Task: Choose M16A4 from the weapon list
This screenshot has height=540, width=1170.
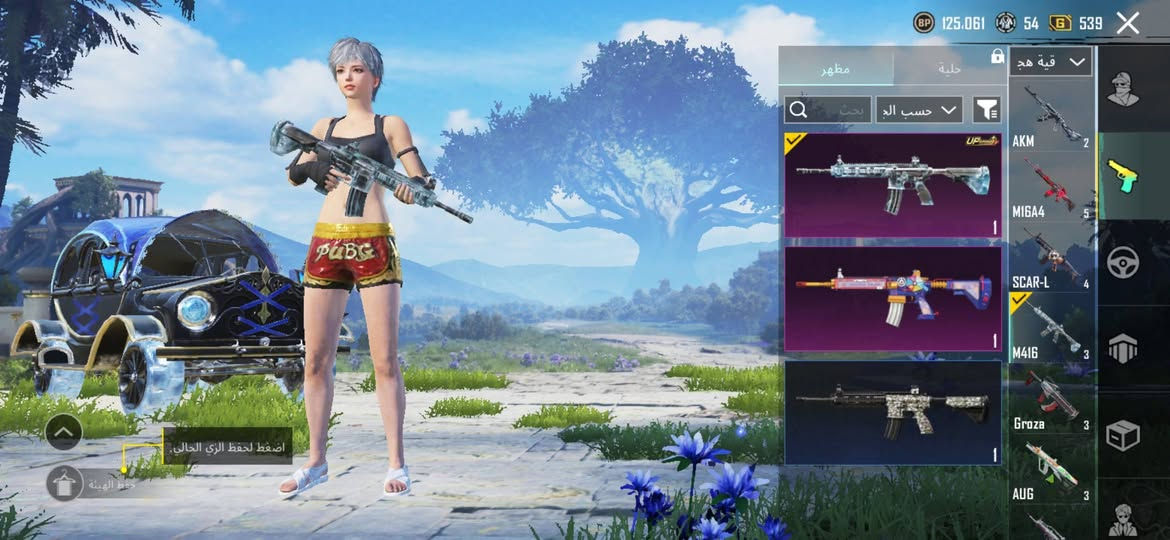Action: 1051,188
